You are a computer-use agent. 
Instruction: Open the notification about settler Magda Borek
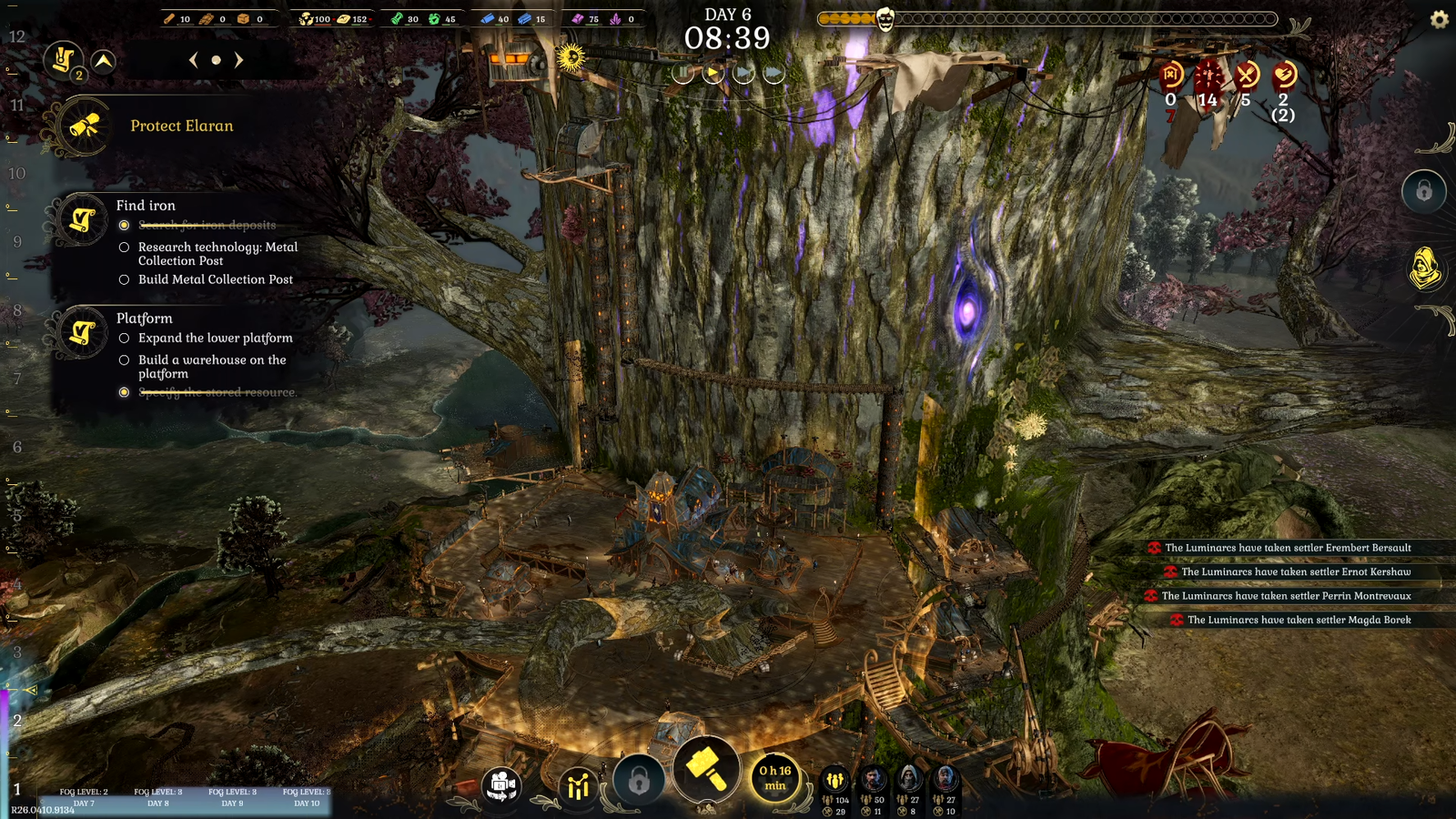tap(1299, 620)
